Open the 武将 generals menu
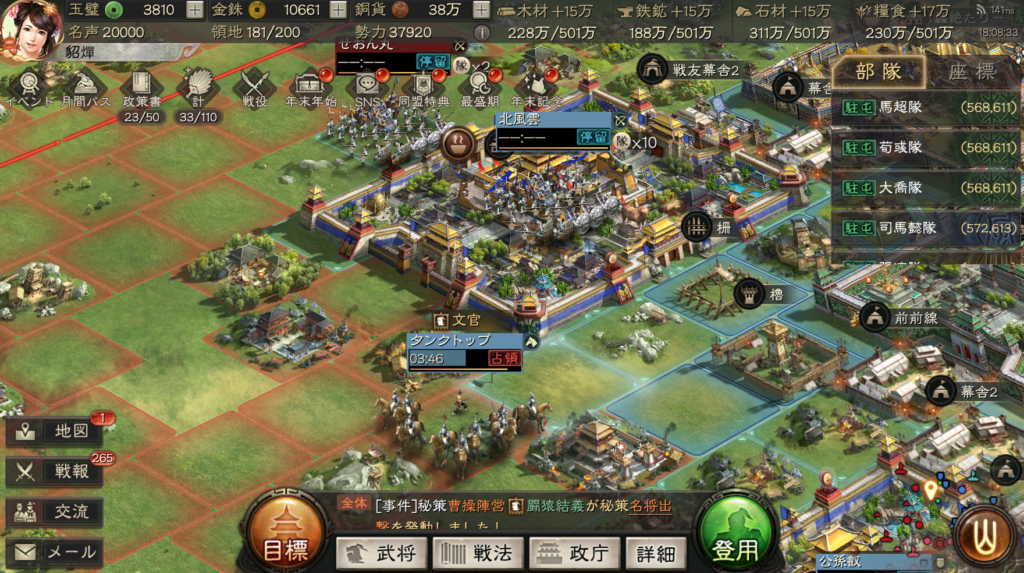This screenshot has height=573, width=1024. pos(382,552)
